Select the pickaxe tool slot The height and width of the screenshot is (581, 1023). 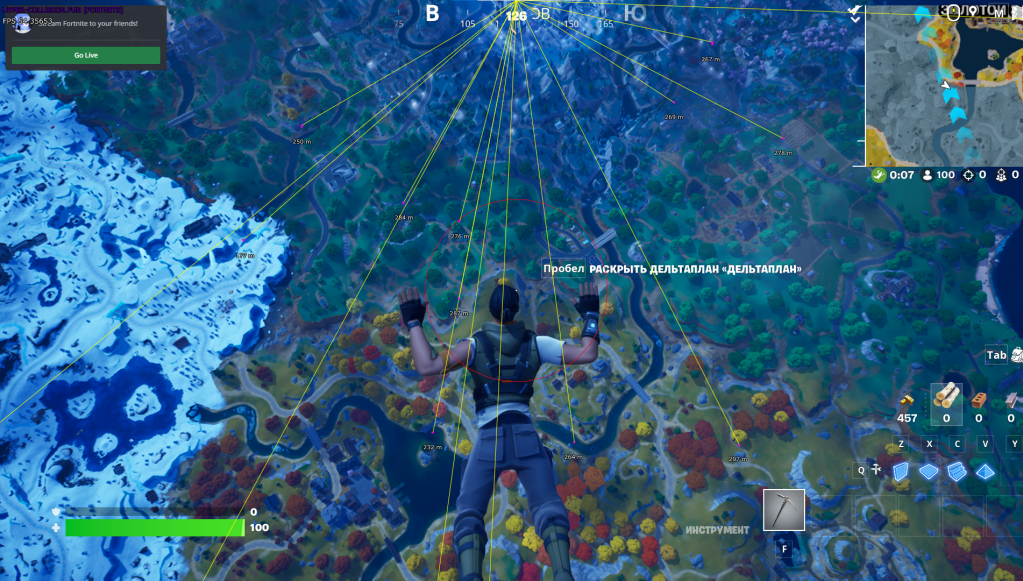783,510
